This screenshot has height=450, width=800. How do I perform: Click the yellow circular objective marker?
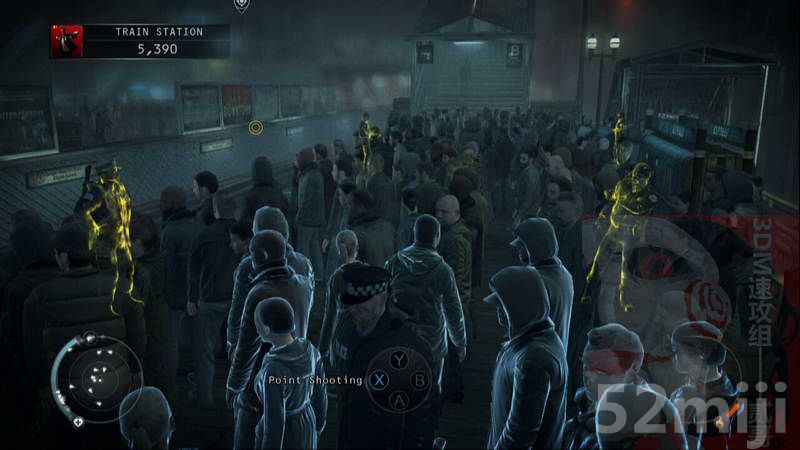click(256, 127)
